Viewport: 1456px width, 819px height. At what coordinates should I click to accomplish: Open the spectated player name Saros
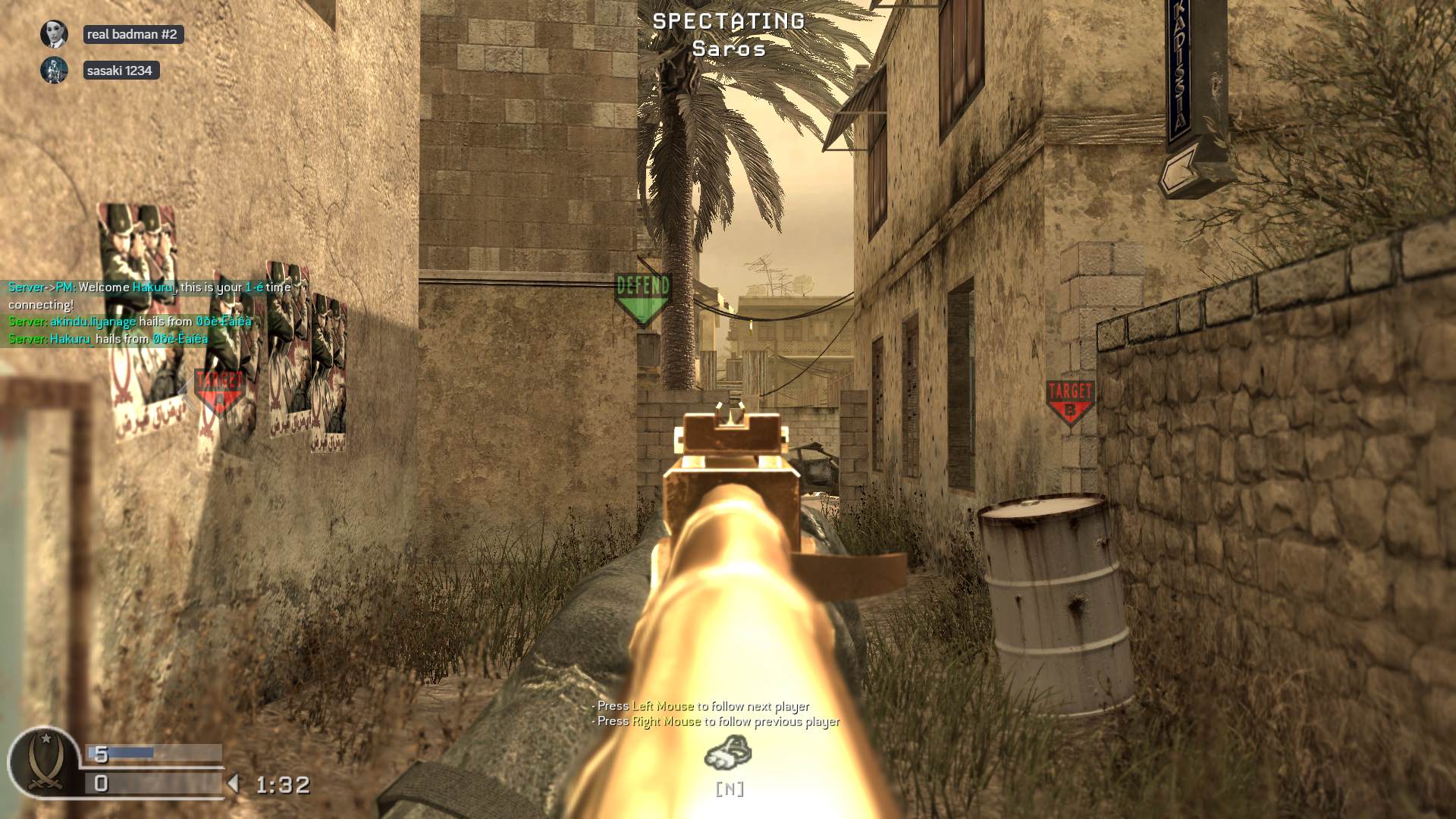click(727, 50)
